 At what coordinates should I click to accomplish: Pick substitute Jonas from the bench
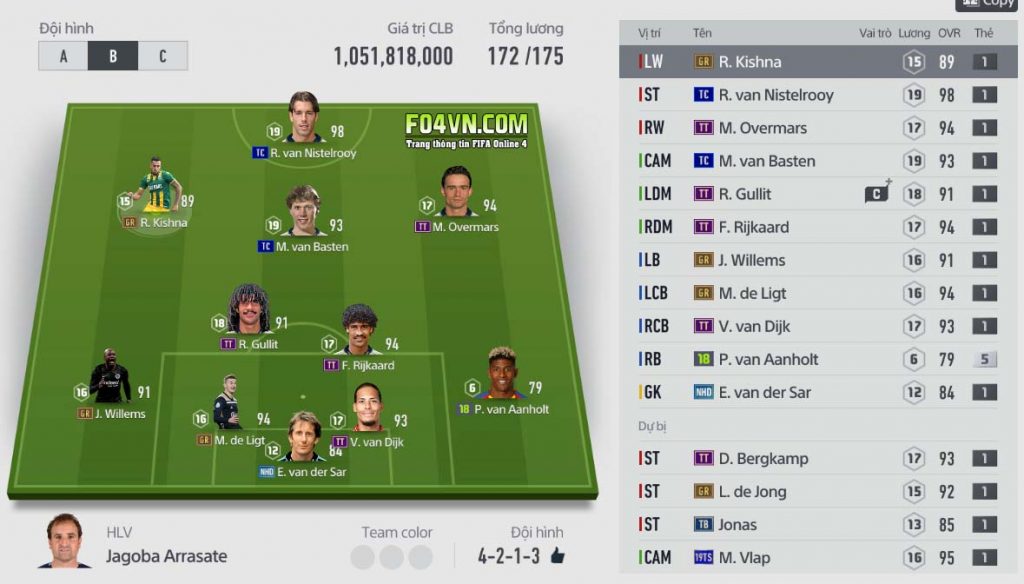pyautogui.click(x=818, y=525)
